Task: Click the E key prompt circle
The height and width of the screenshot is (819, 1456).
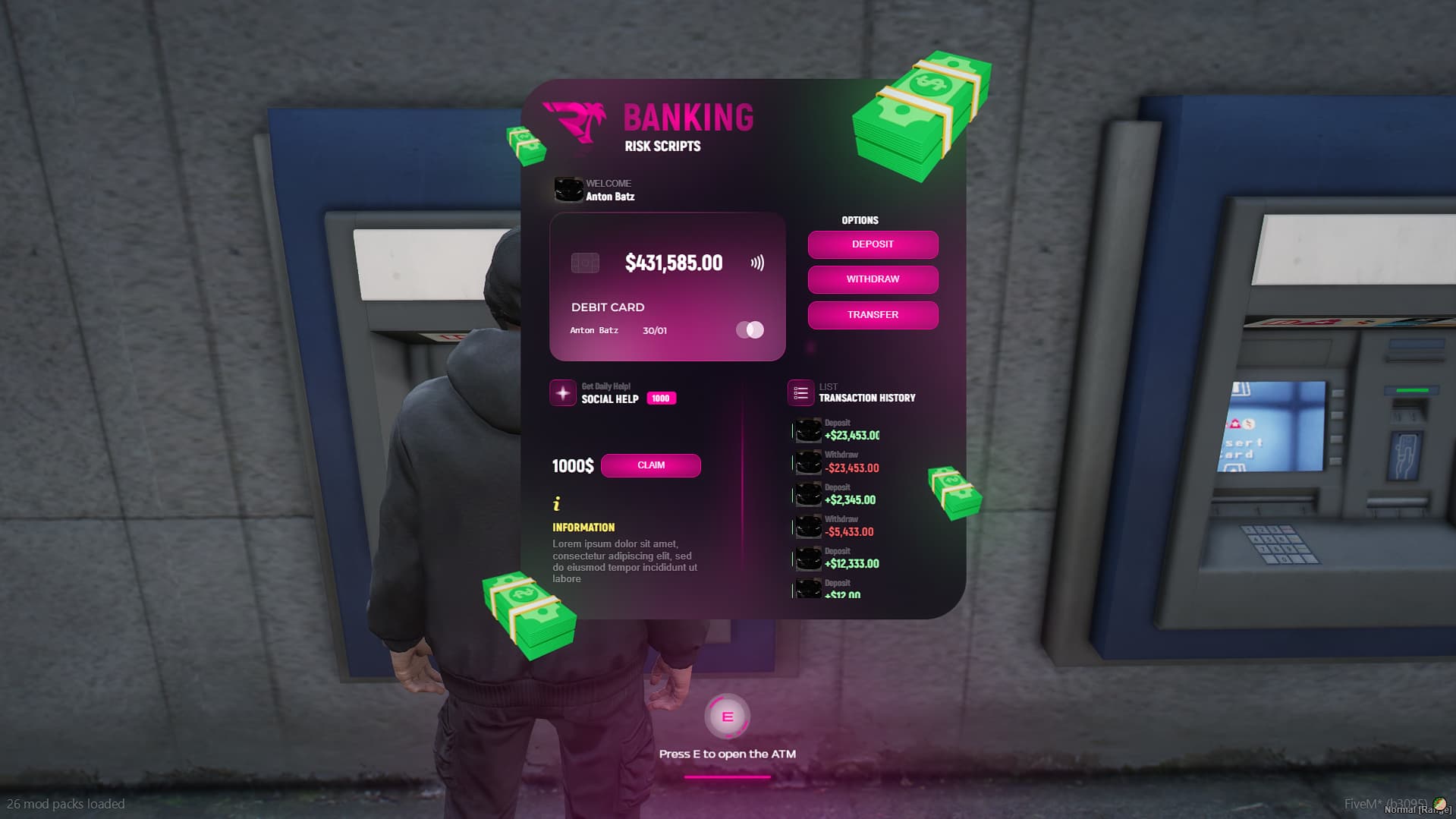Action: pos(728,714)
